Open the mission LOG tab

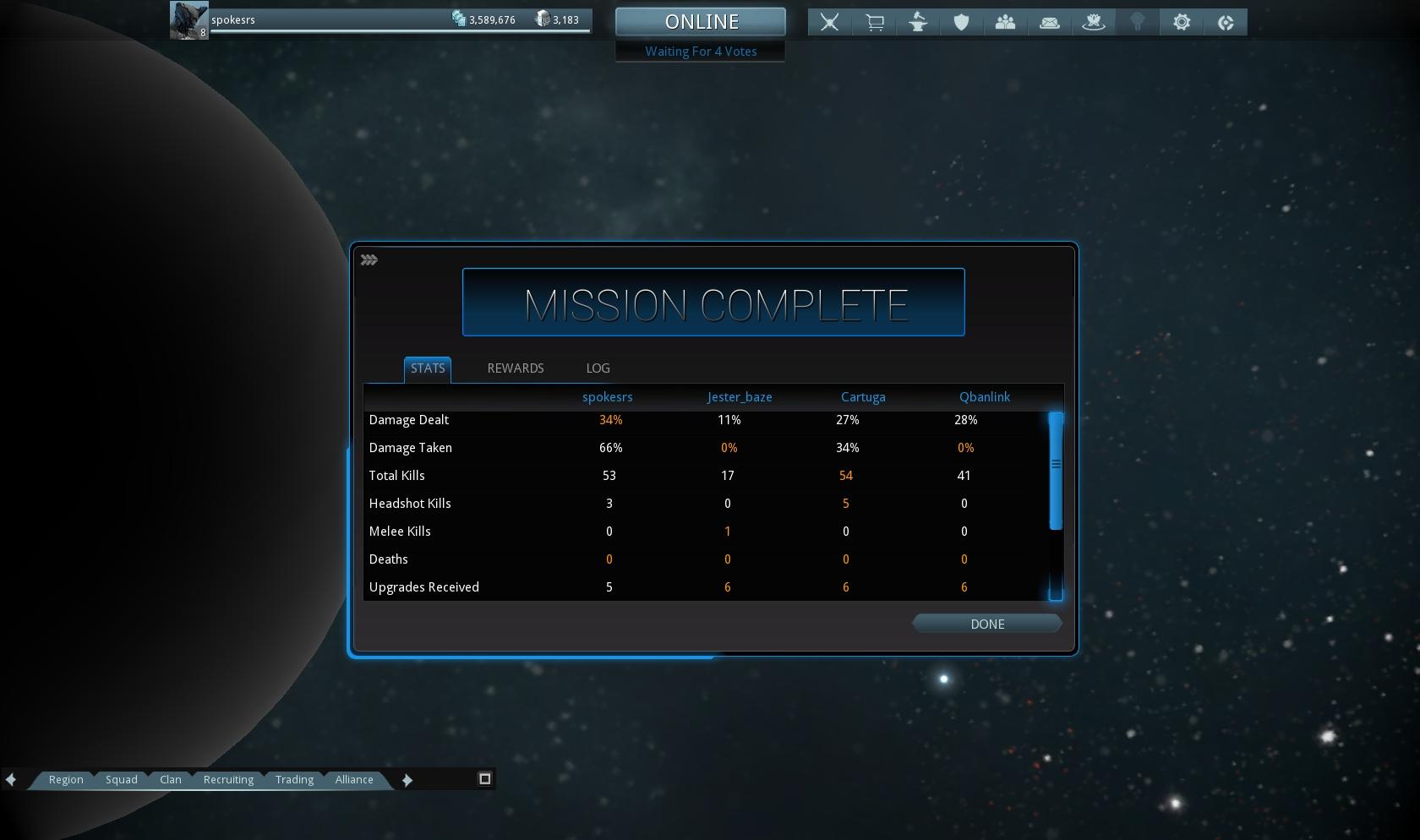pos(598,368)
